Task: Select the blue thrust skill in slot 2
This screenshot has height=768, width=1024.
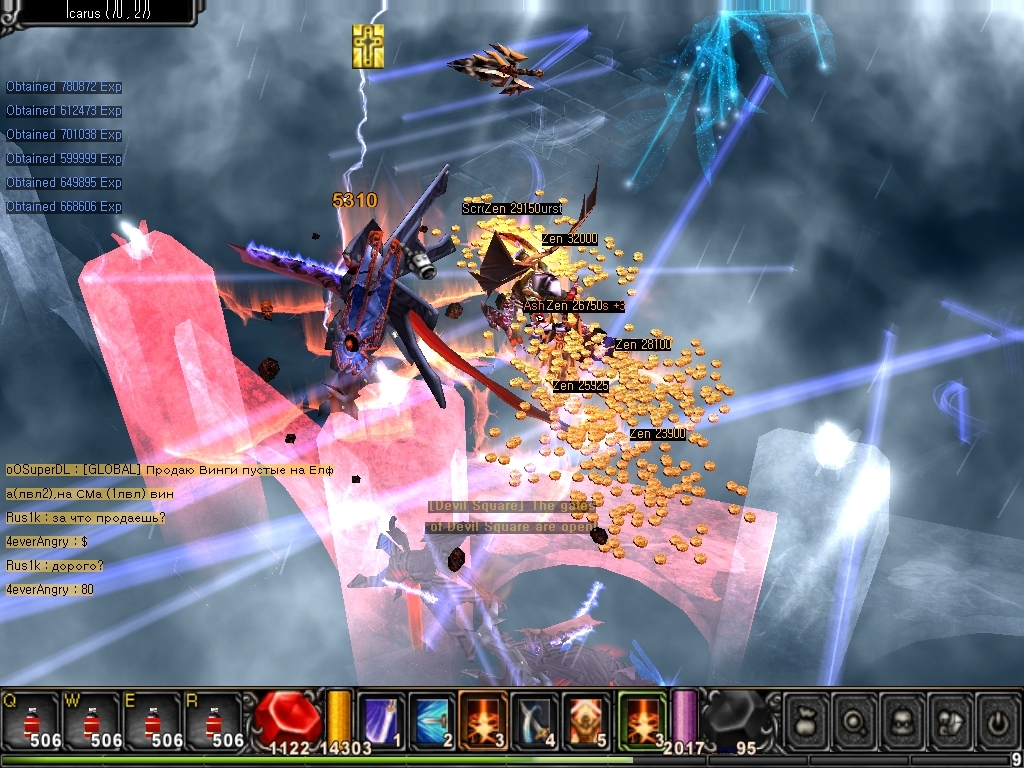Action: click(432, 720)
